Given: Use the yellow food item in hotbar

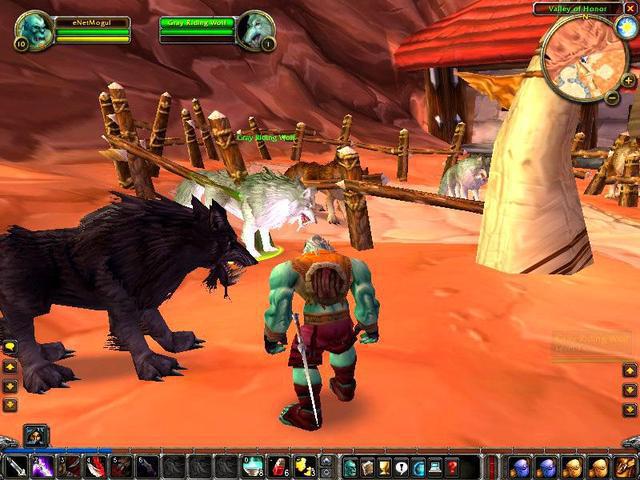Looking at the screenshot, I should 304,466.
